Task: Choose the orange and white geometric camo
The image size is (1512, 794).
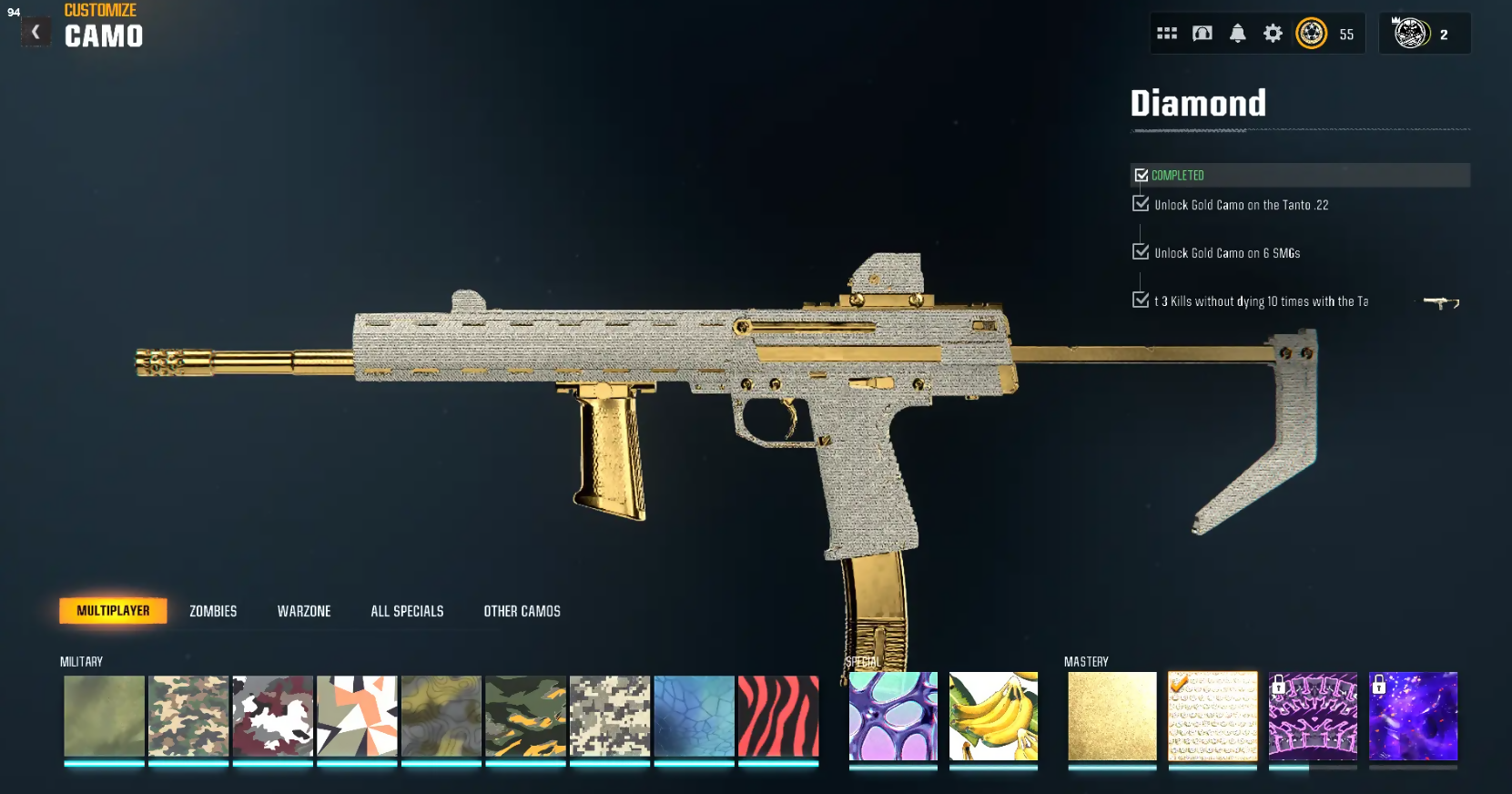Action: pos(357,717)
